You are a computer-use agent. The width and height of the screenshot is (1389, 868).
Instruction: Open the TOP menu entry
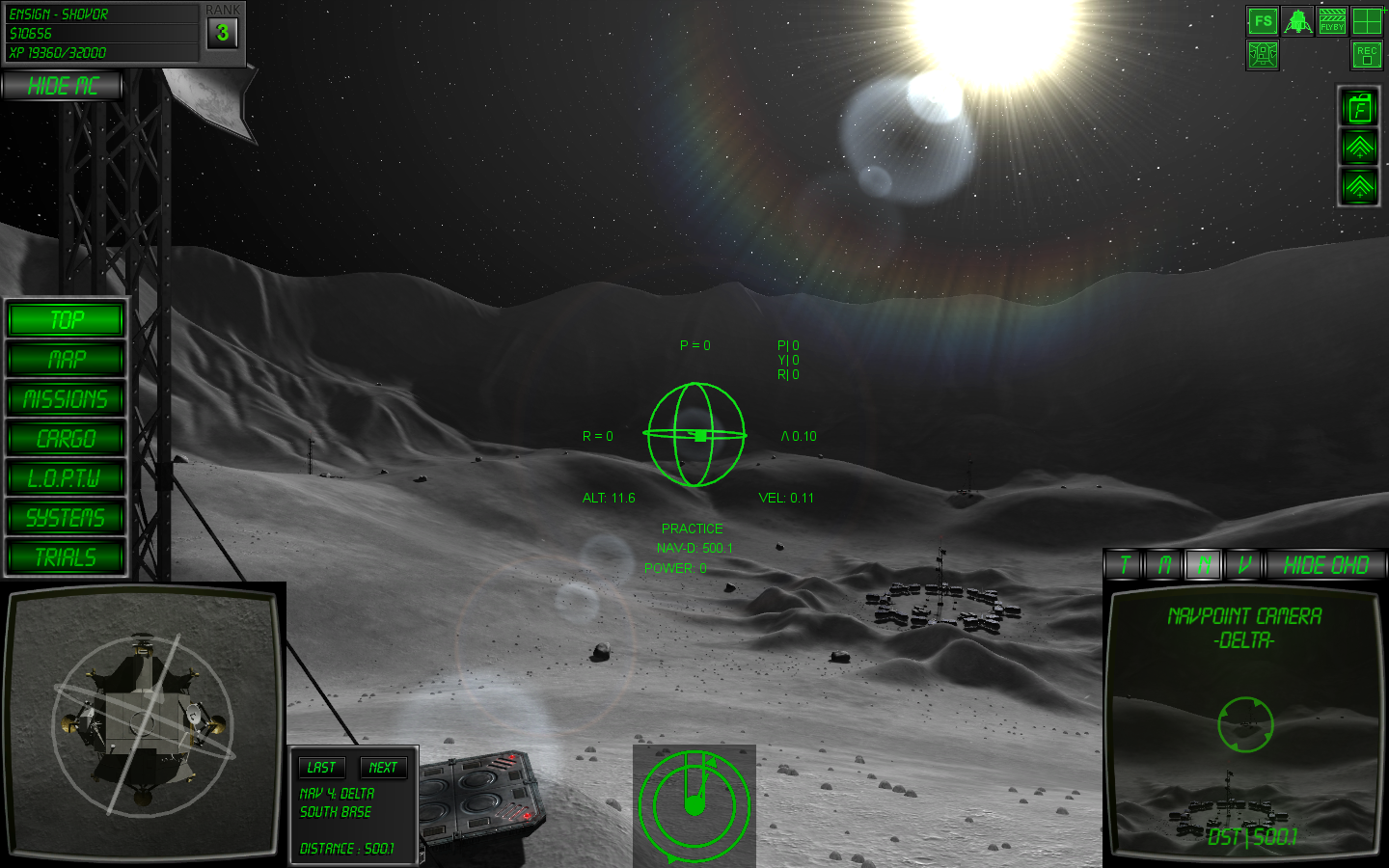[x=66, y=319]
